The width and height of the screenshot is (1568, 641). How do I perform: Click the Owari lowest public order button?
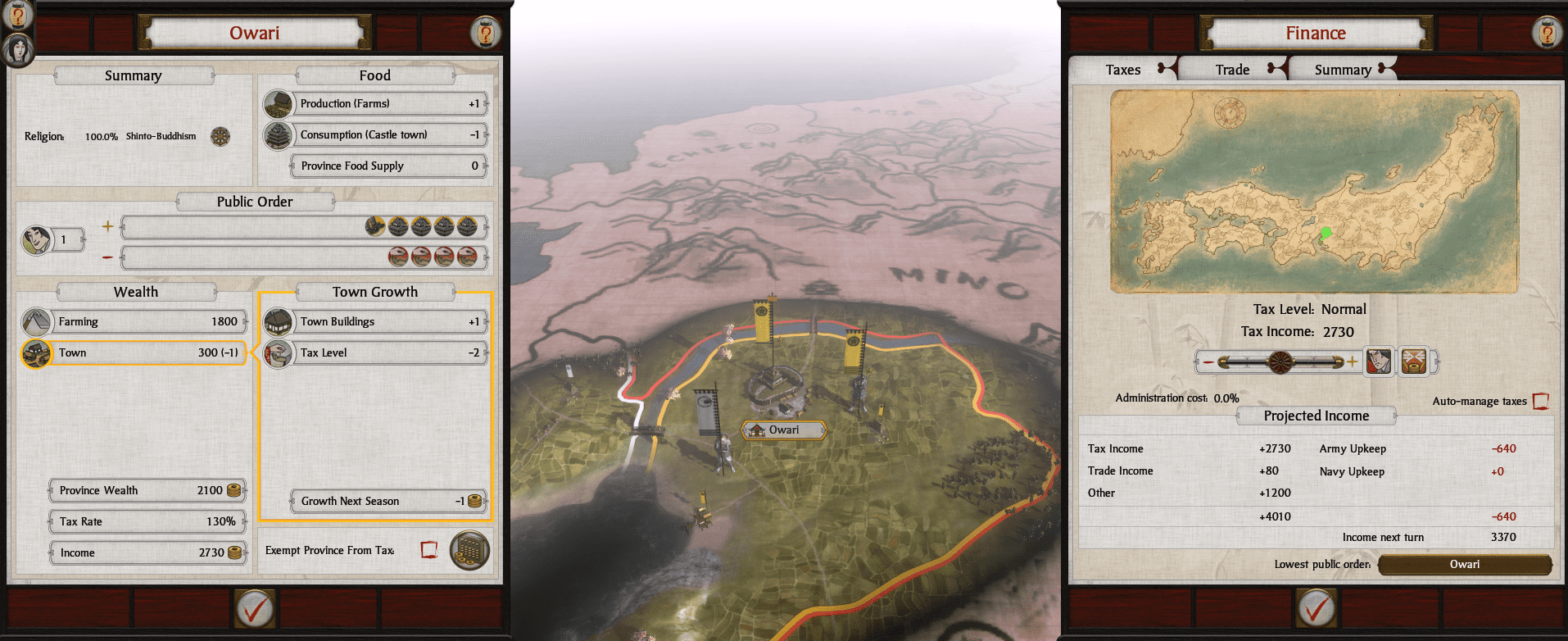coord(1465,564)
